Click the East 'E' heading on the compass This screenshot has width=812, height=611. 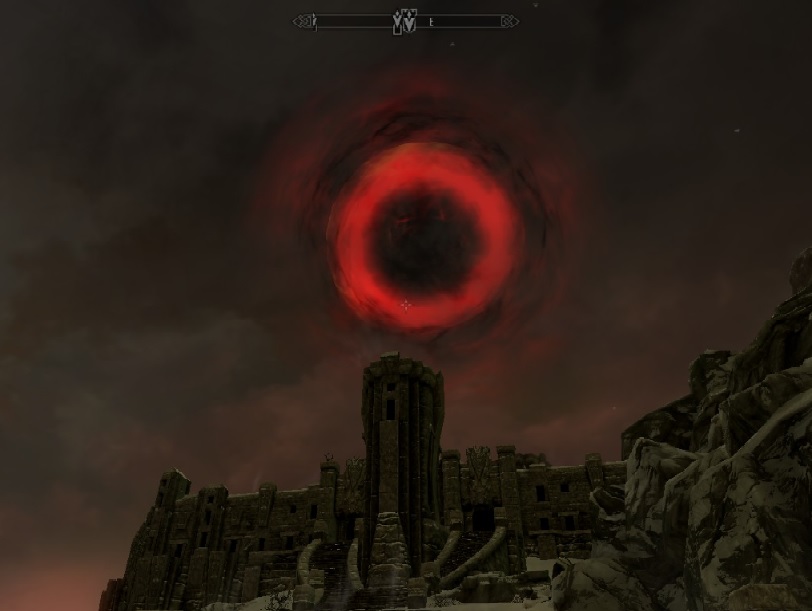(430, 21)
